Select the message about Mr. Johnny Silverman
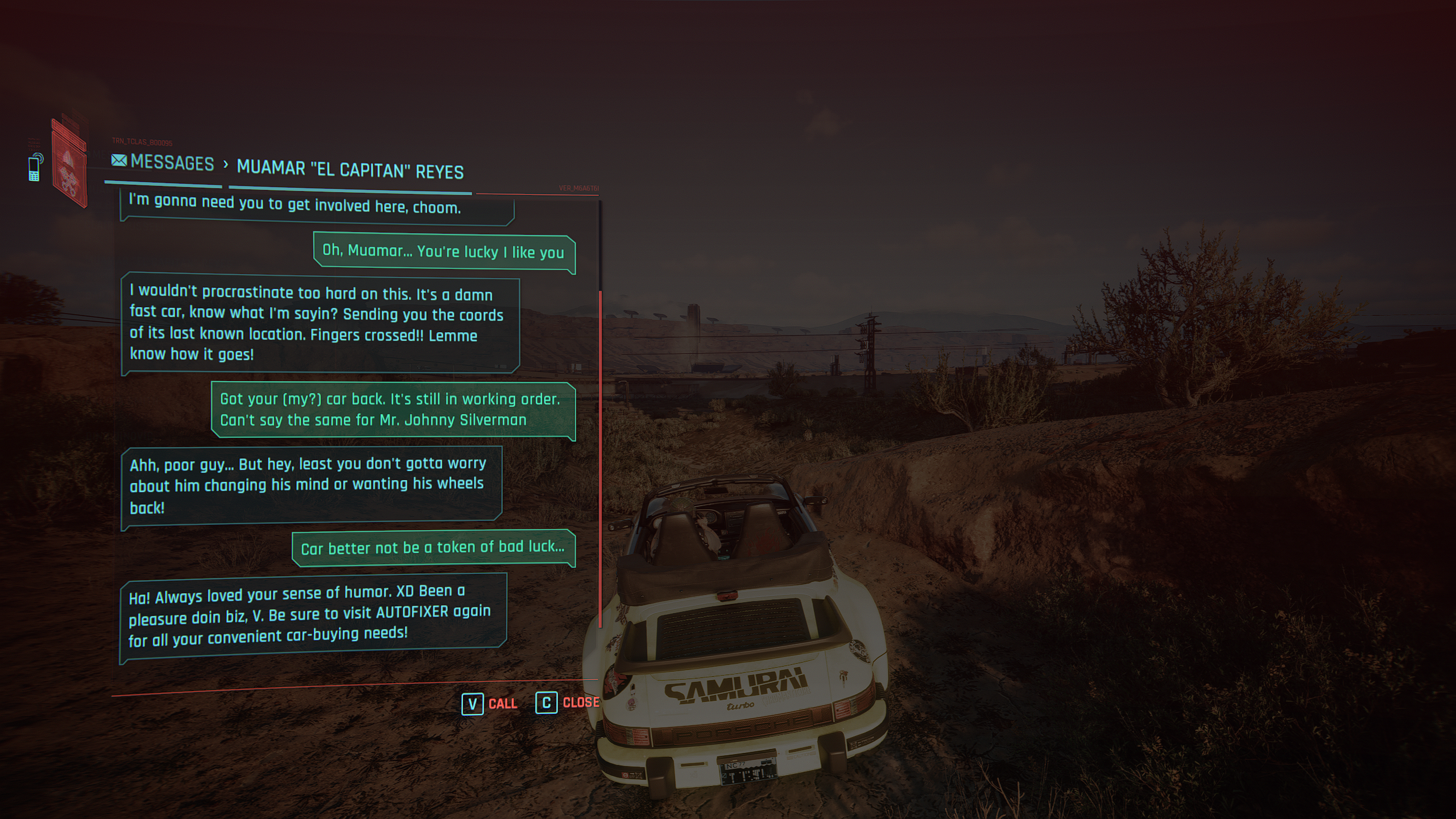Screen dimensions: 1456x819 tap(392, 409)
